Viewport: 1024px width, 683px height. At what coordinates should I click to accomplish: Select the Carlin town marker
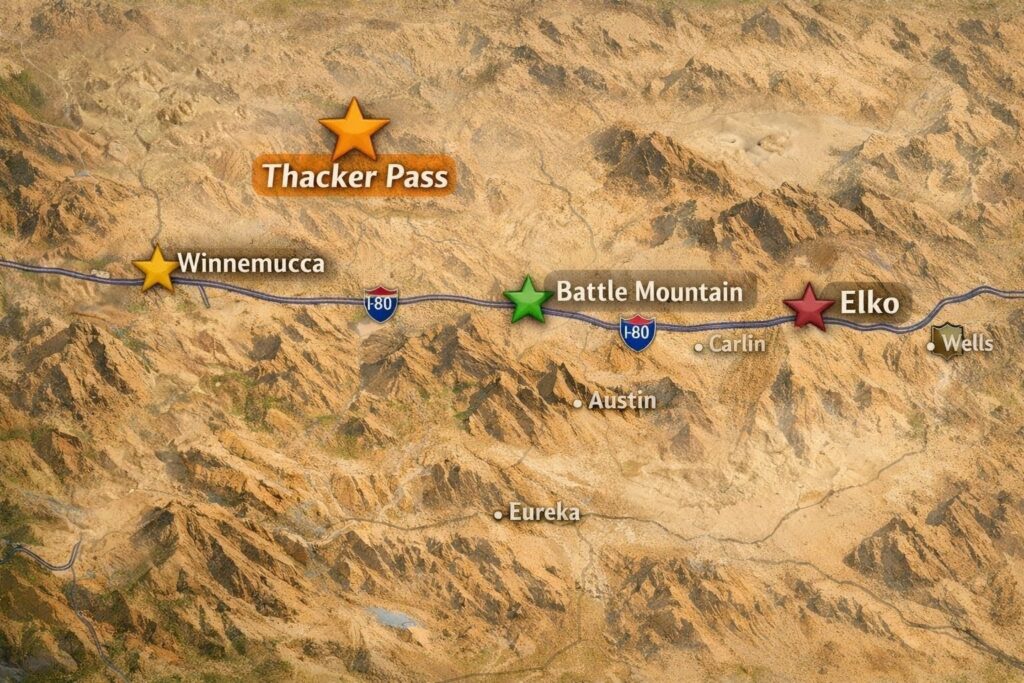click(x=700, y=346)
